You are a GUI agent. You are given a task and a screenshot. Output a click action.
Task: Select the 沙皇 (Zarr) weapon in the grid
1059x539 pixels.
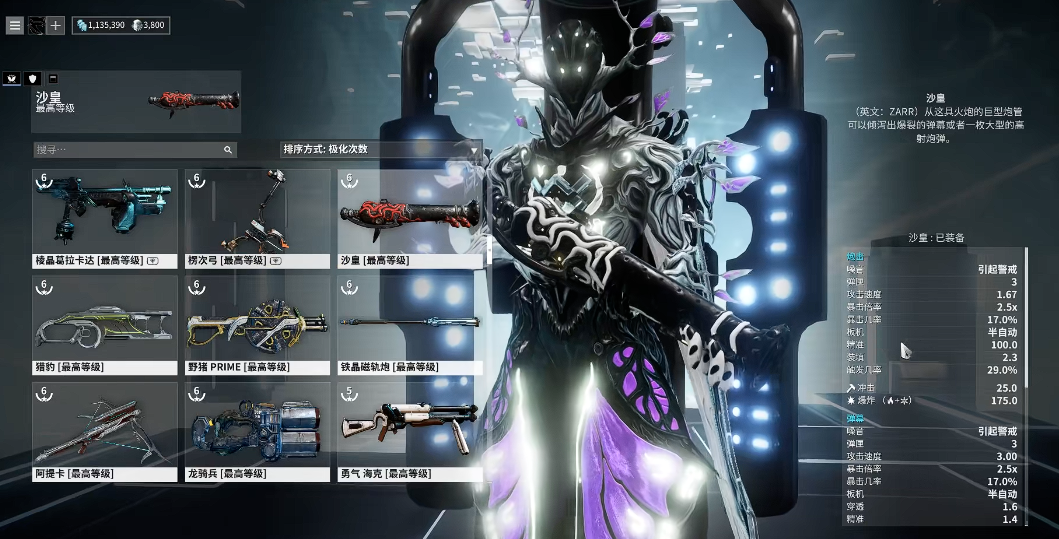tap(410, 218)
